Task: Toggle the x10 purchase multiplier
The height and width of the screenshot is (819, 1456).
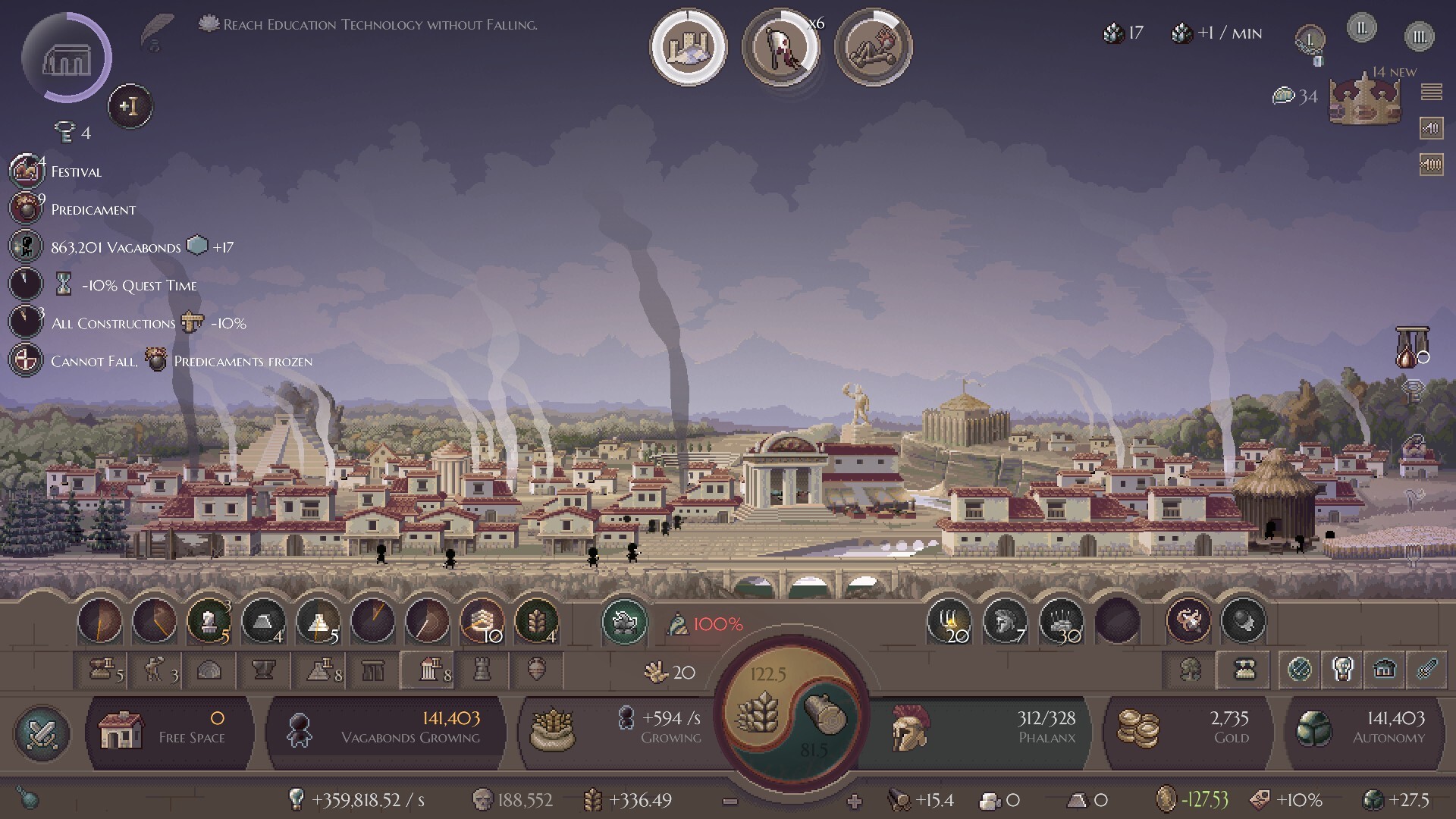Action: (1431, 128)
